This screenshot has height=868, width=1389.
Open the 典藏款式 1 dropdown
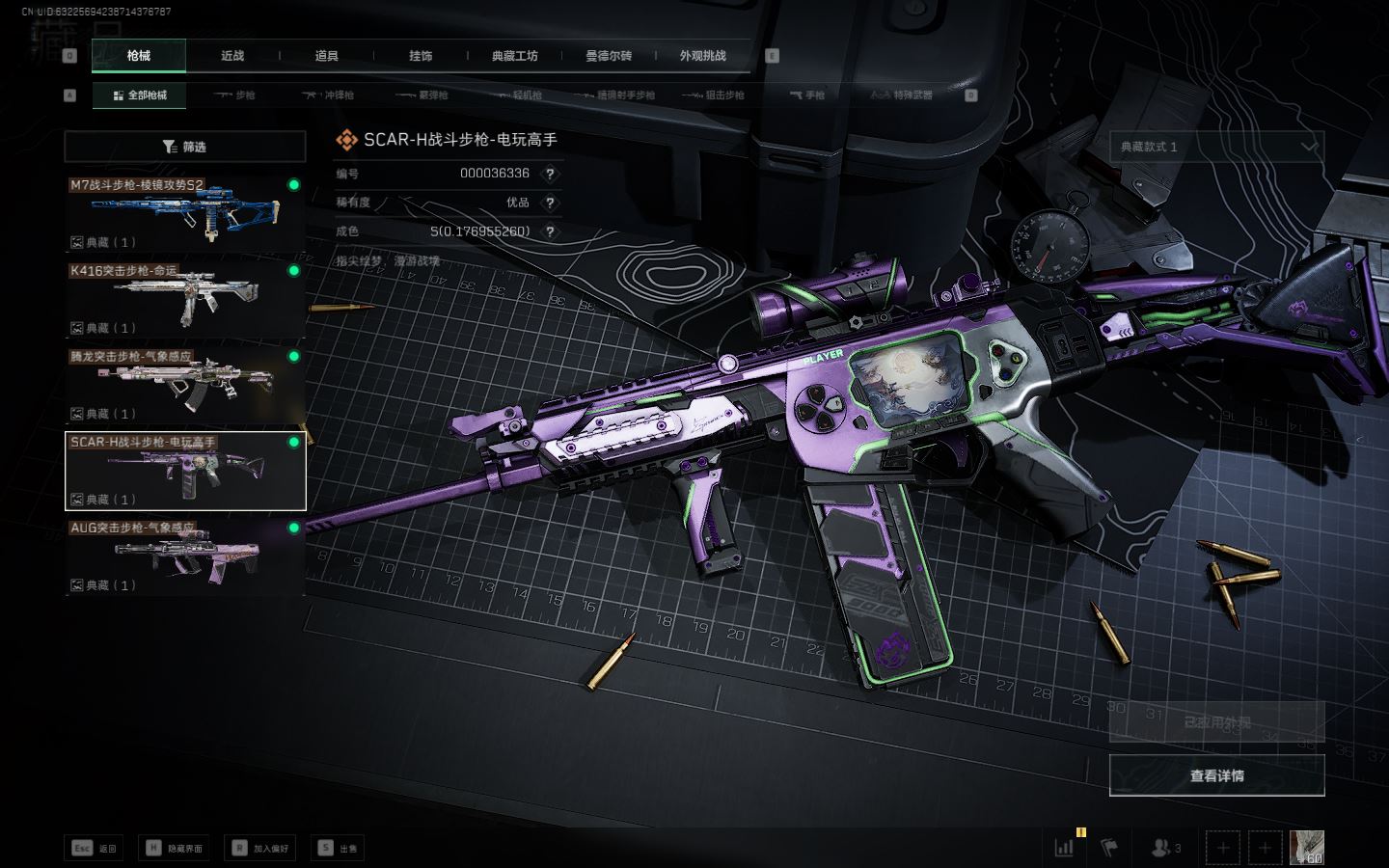1216,147
